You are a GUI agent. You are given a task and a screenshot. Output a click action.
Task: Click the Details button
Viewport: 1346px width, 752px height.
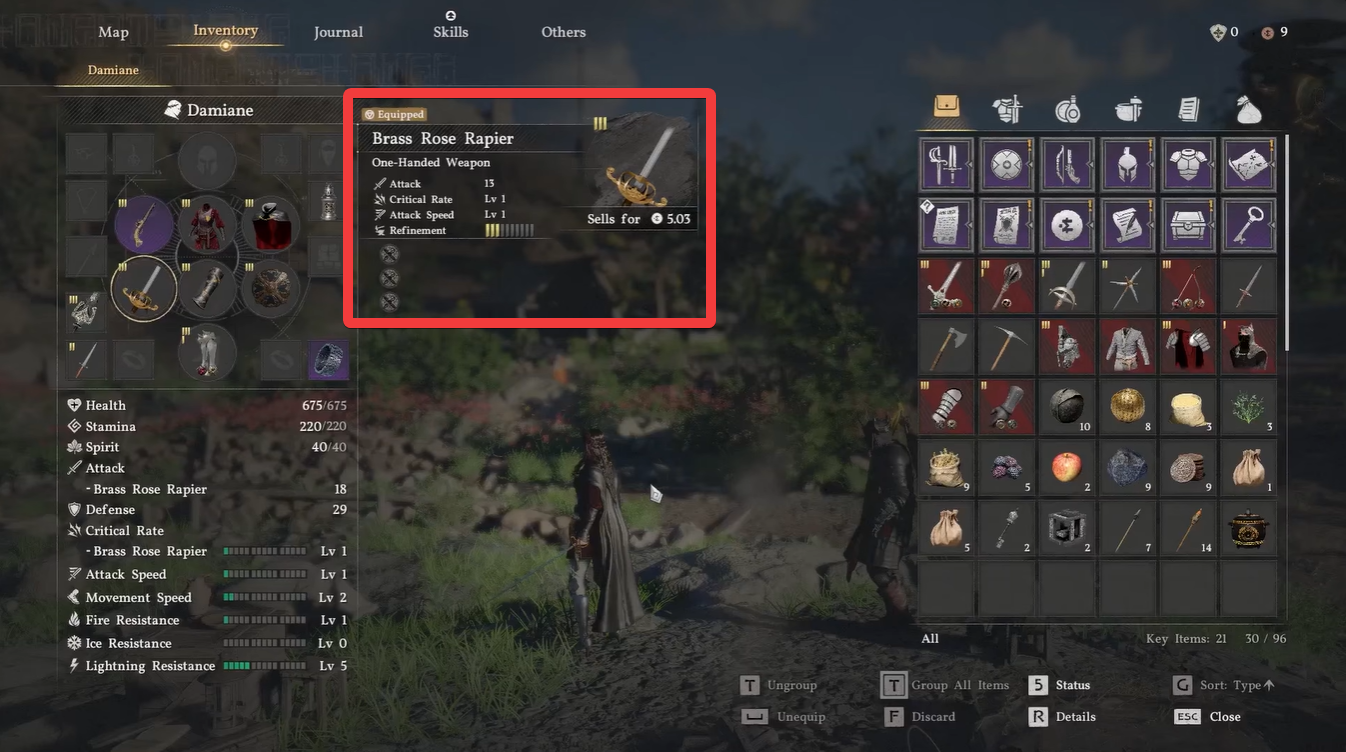(x=1075, y=716)
